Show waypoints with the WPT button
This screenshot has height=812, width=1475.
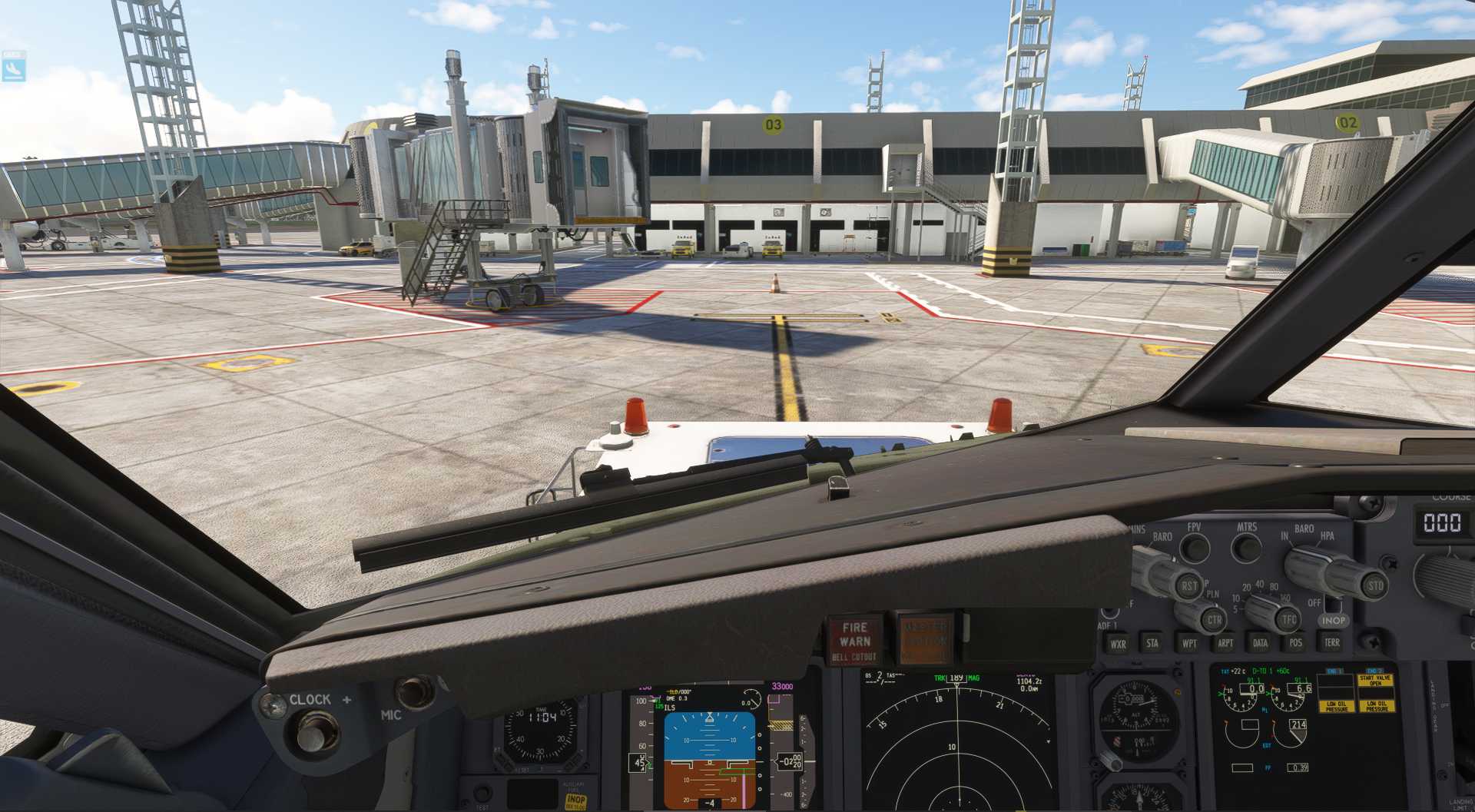pyautogui.click(x=1189, y=643)
